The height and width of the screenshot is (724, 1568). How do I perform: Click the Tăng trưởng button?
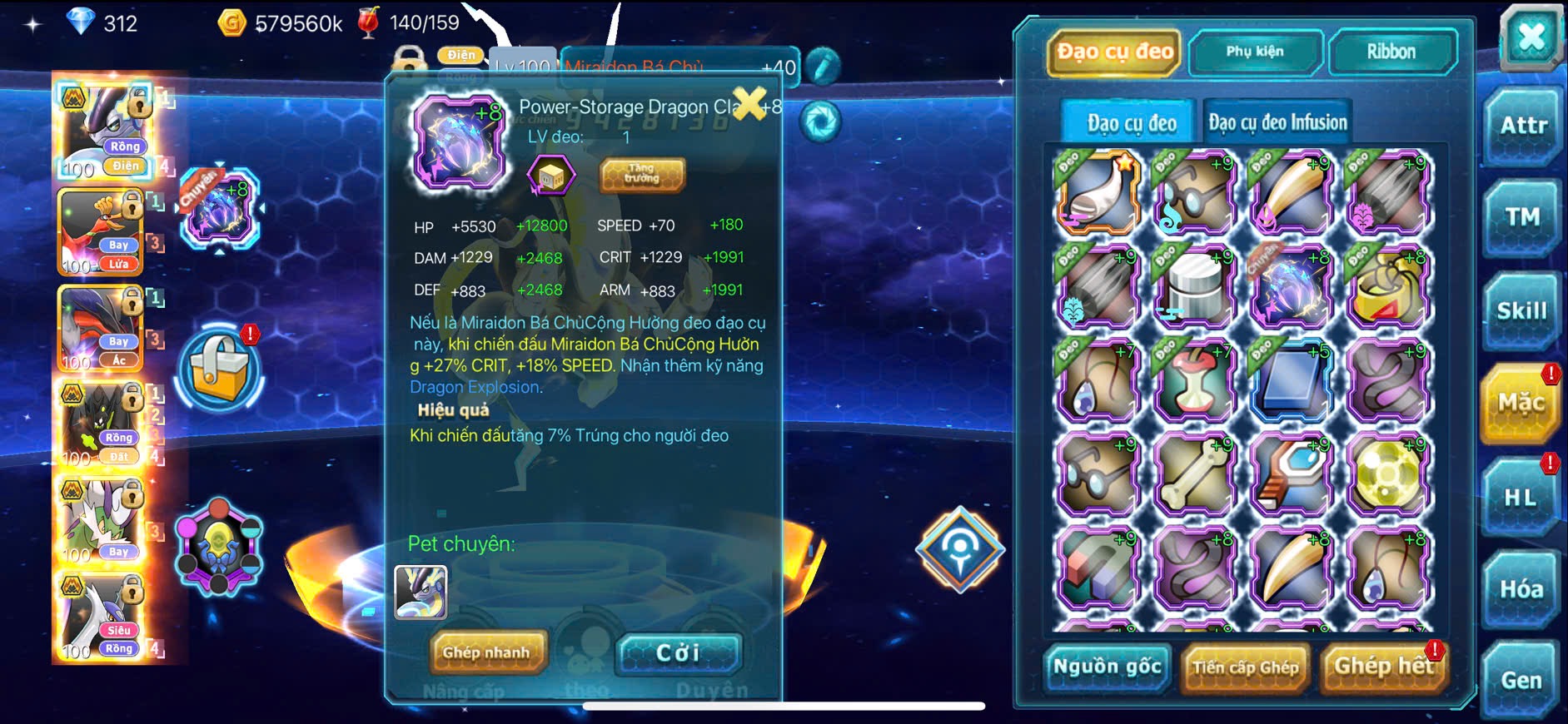[x=642, y=174]
